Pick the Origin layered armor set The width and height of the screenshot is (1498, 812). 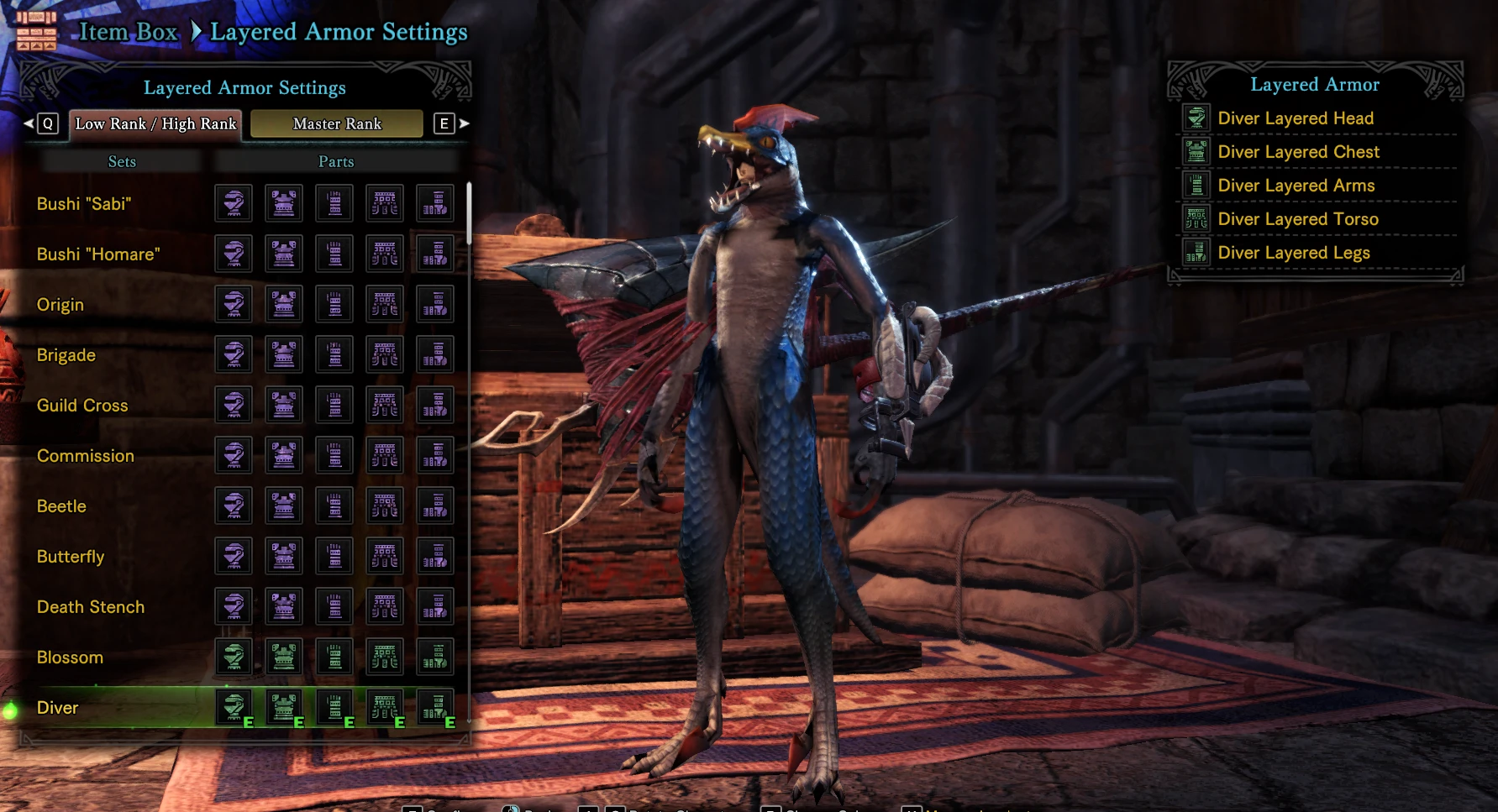60,305
